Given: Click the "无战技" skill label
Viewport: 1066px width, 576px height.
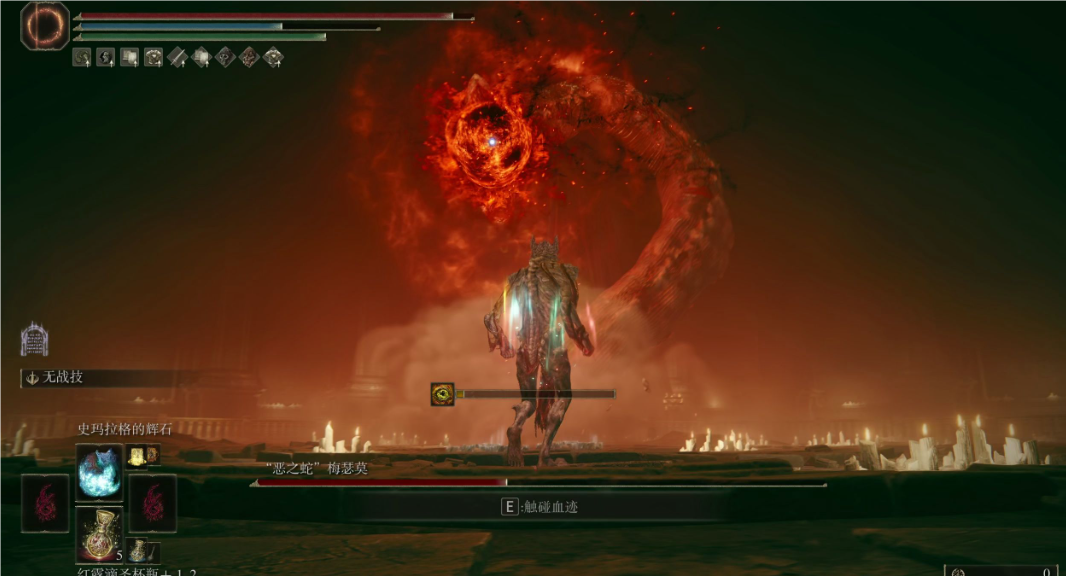Looking at the screenshot, I should [62, 378].
